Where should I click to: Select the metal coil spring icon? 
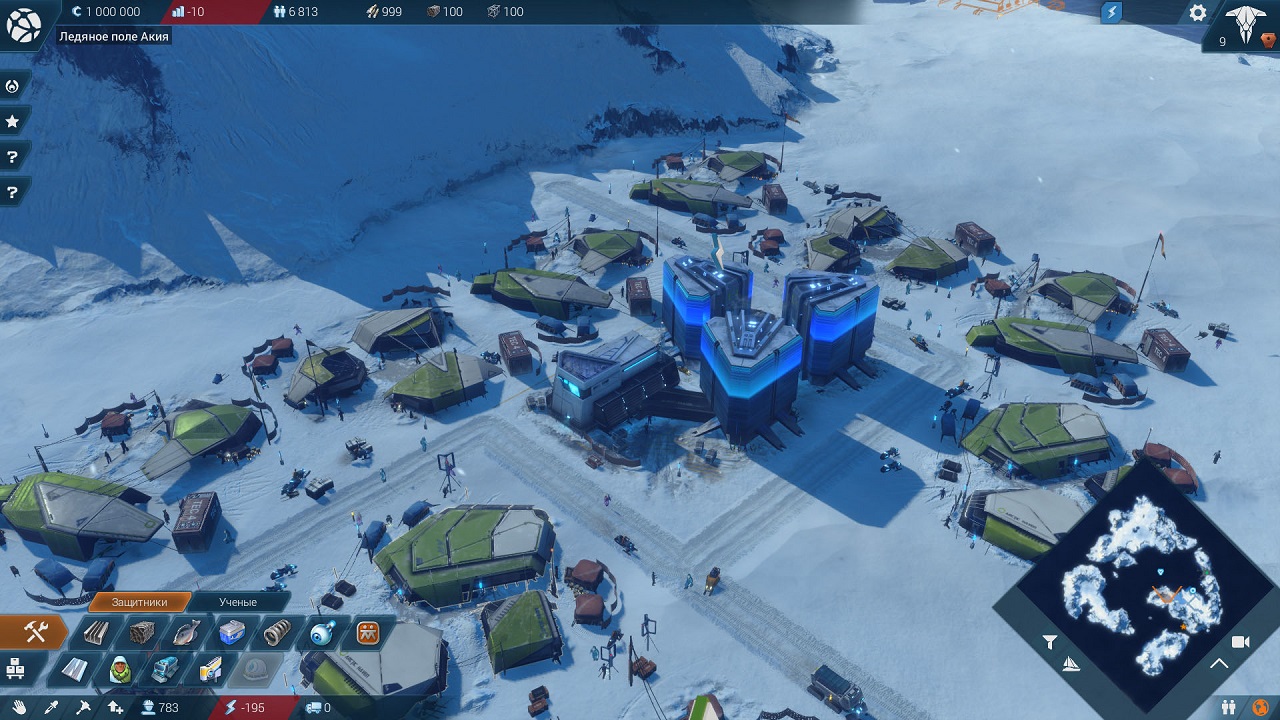coord(276,633)
